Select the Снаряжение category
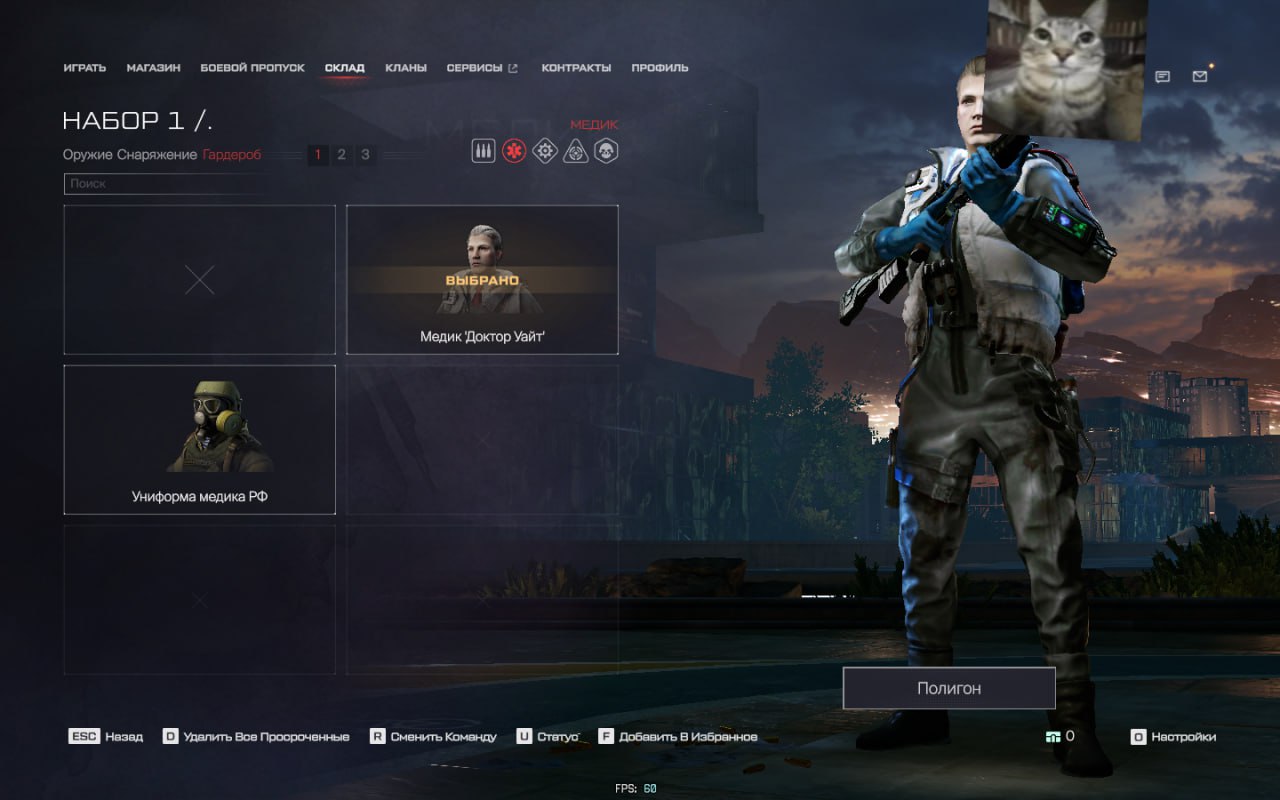1280x800 pixels. coord(157,155)
